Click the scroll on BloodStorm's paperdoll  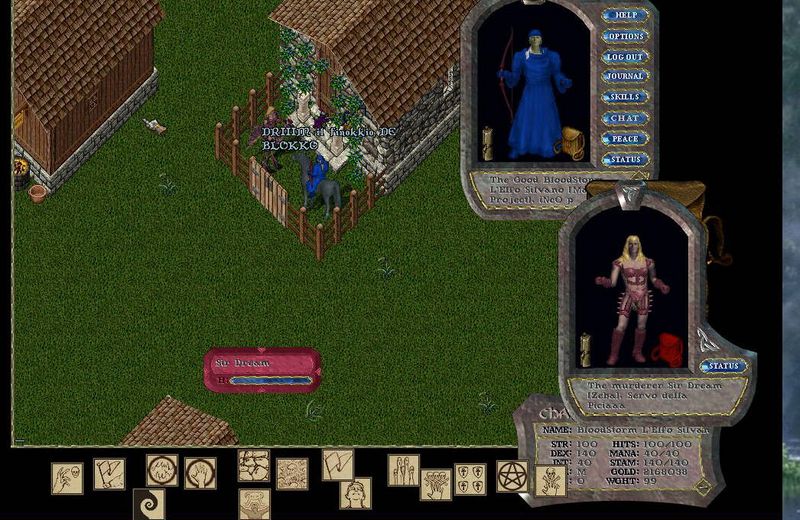(489, 143)
